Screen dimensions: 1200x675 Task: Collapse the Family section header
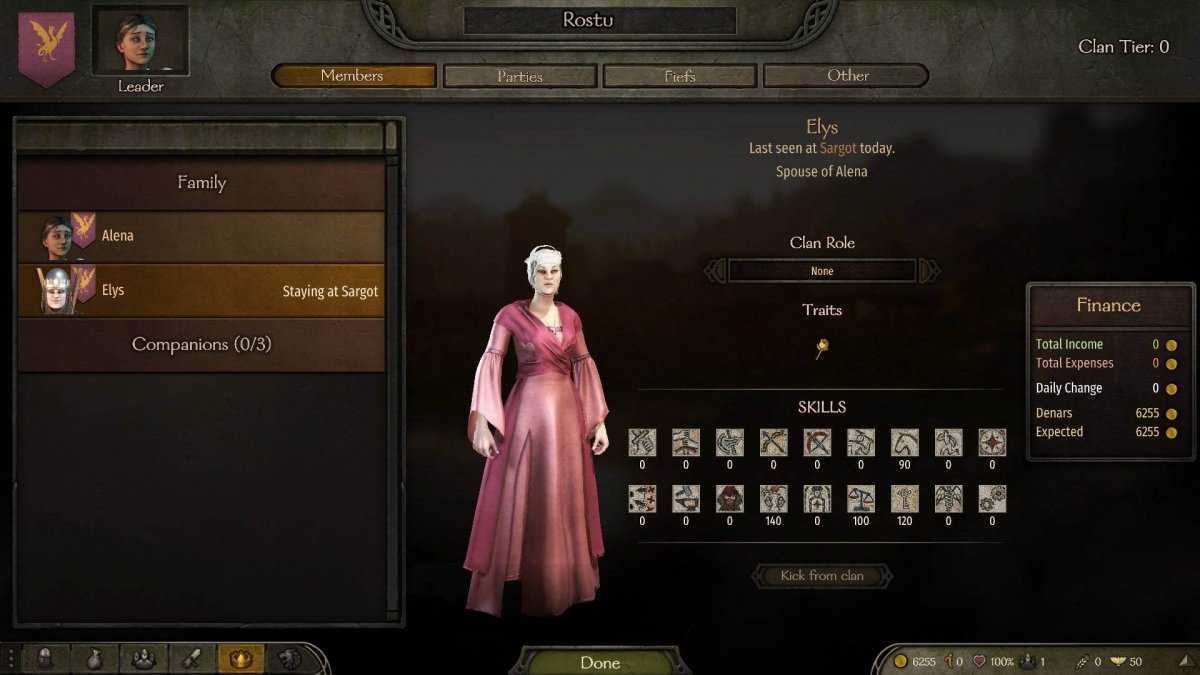click(201, 183)
